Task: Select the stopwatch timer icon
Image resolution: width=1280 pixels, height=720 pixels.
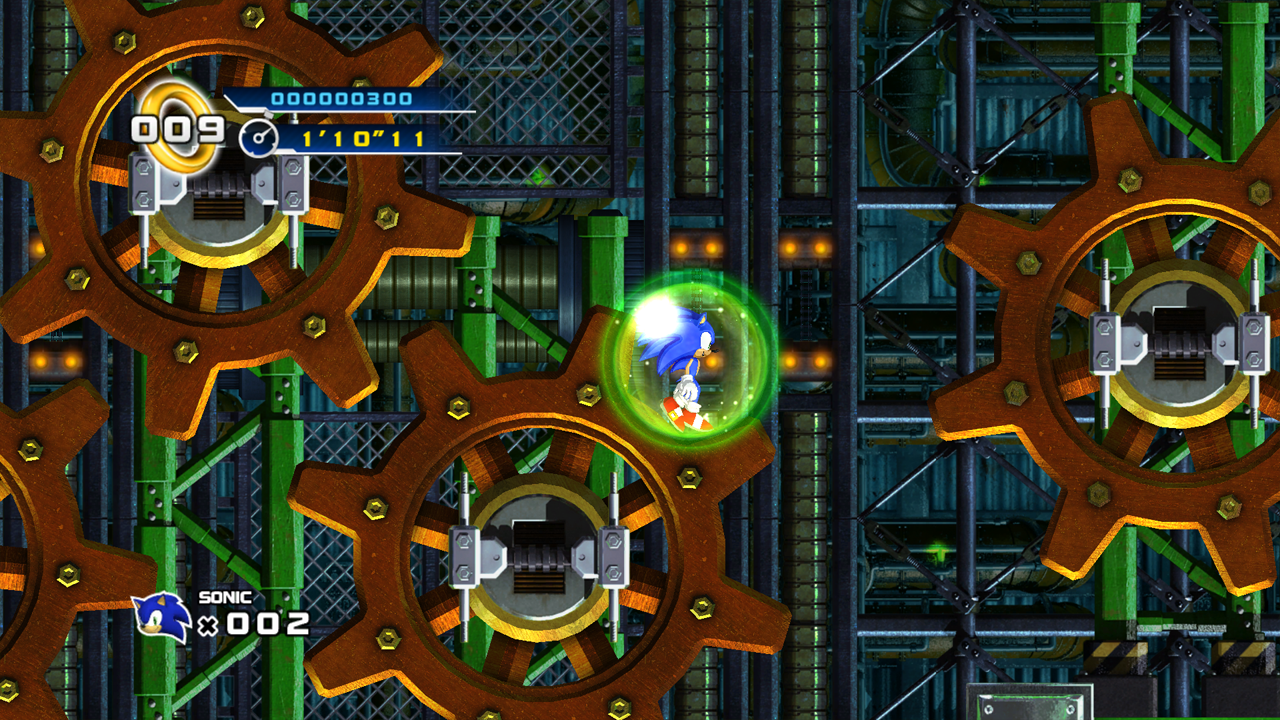Action: 258,138
